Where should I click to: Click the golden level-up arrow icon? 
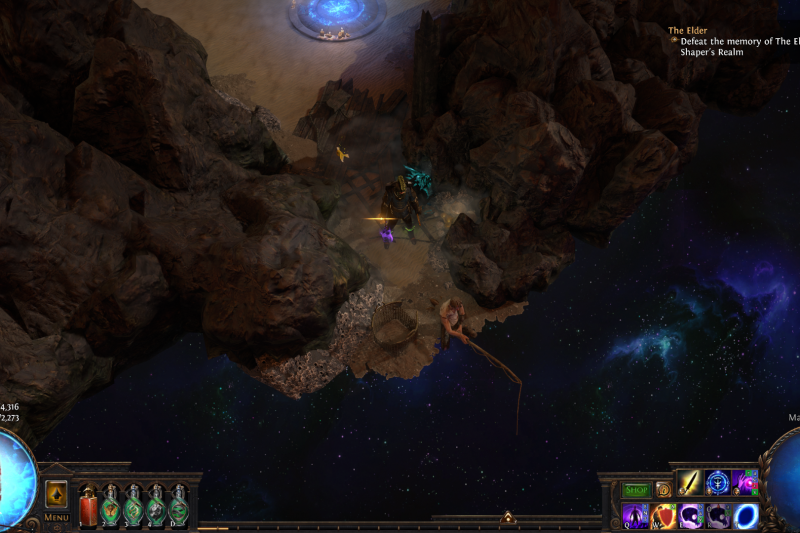[56, 494]
